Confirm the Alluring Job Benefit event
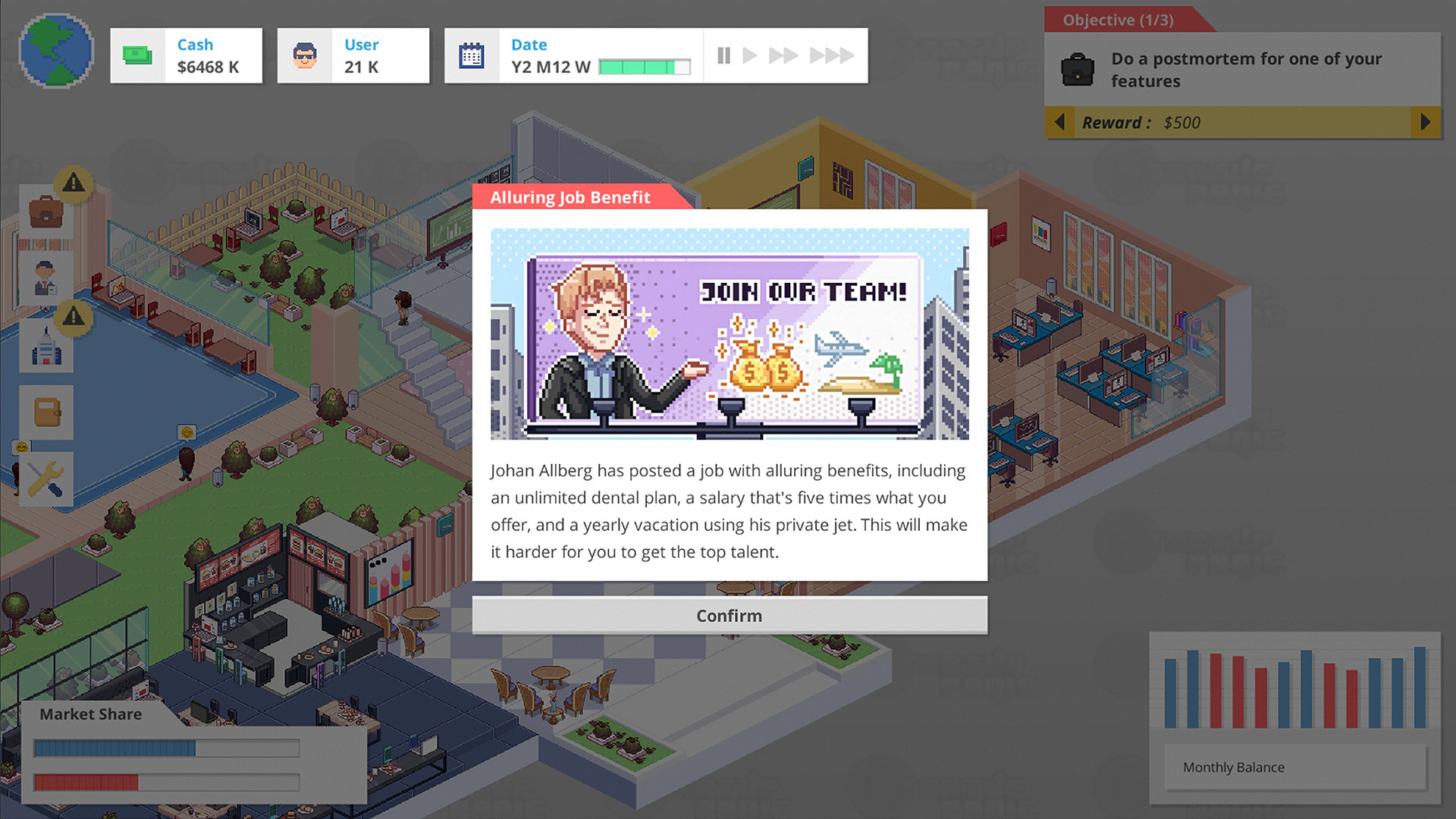 pyautogui.click(x=729, y=615)
